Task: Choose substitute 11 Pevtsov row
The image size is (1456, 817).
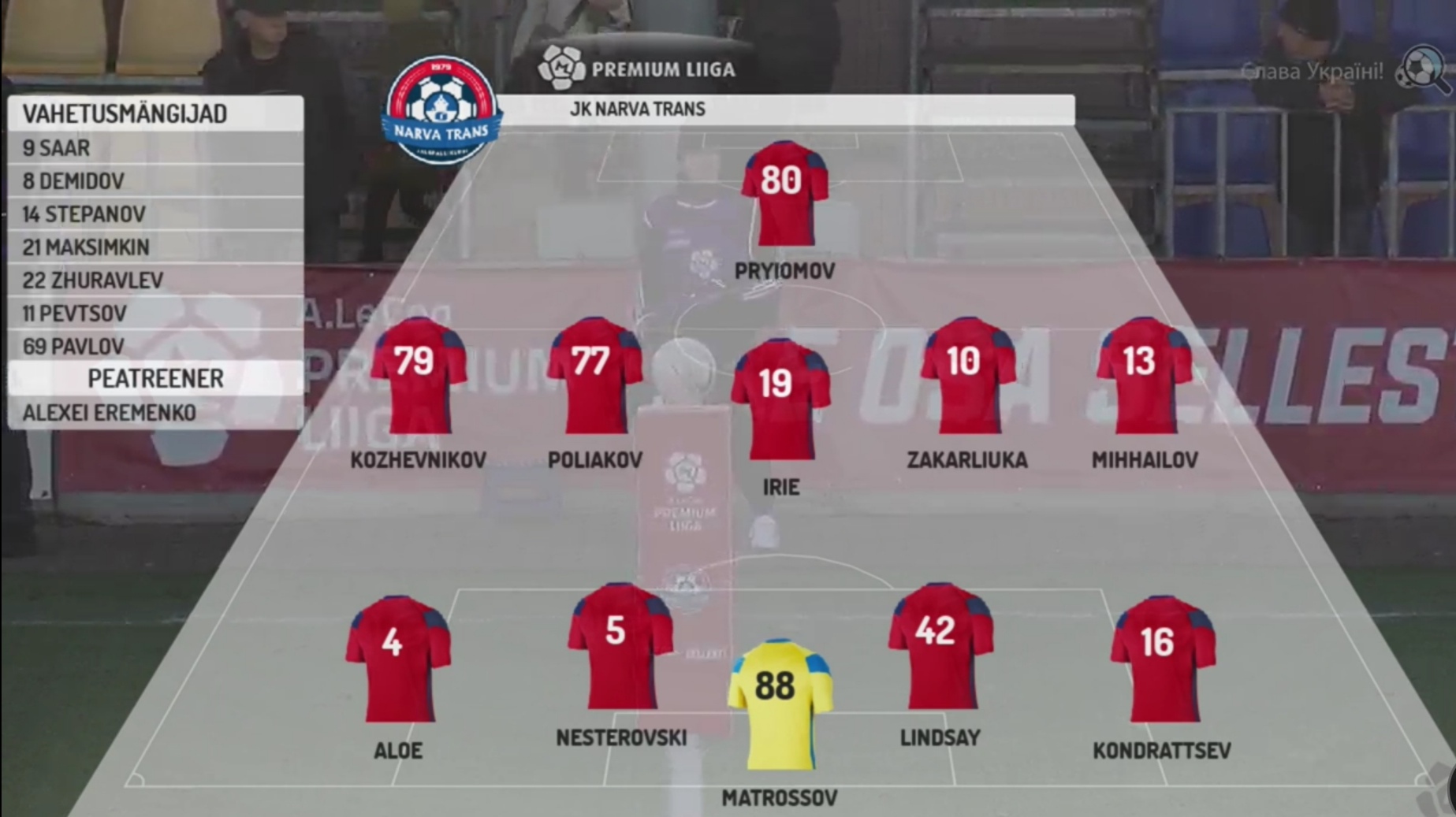Action: (155, 313)
